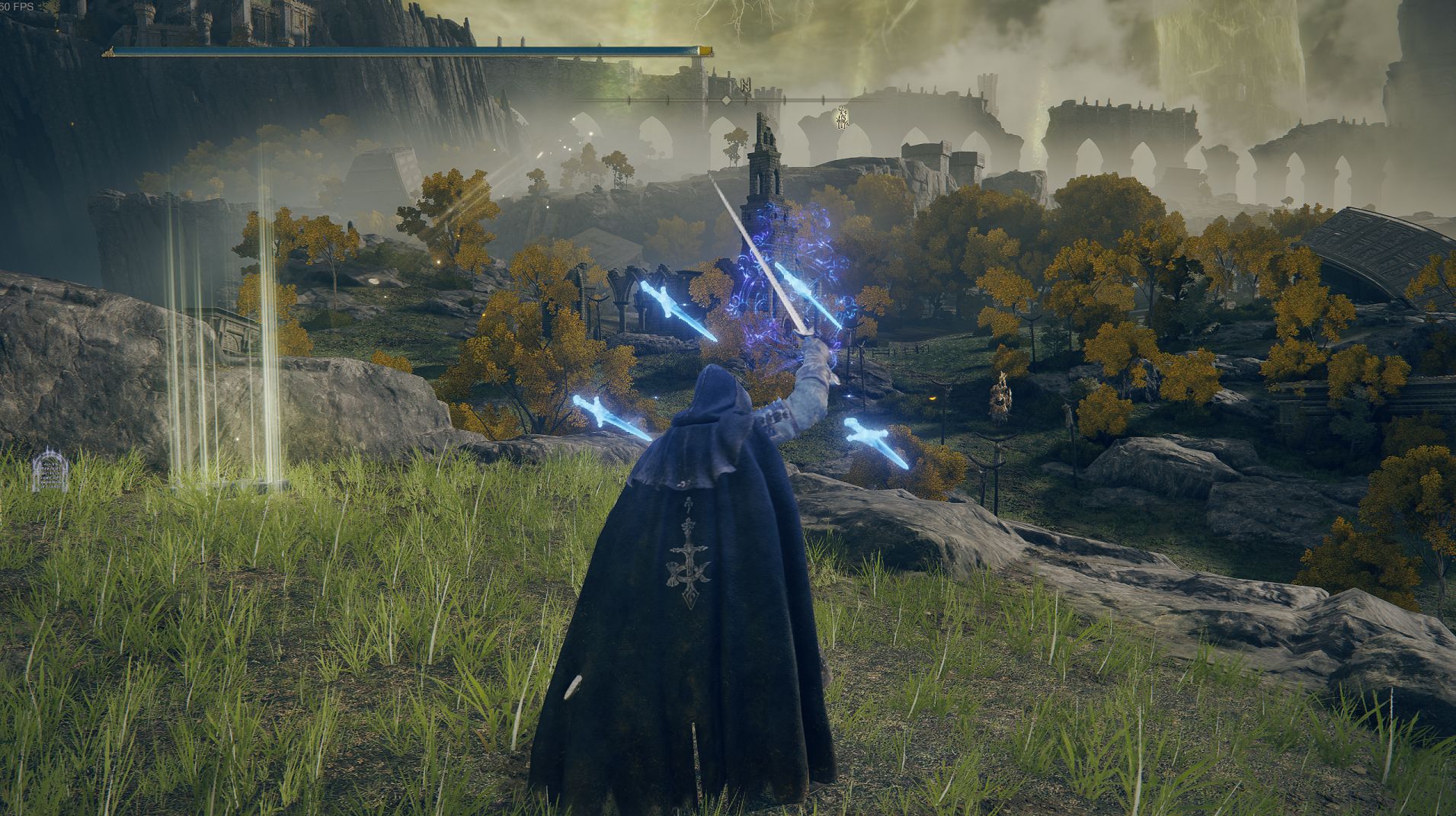Select the diamond marker on the compass bar
This screenshot has height=816, width=1456.
click(x=727, y=100)
